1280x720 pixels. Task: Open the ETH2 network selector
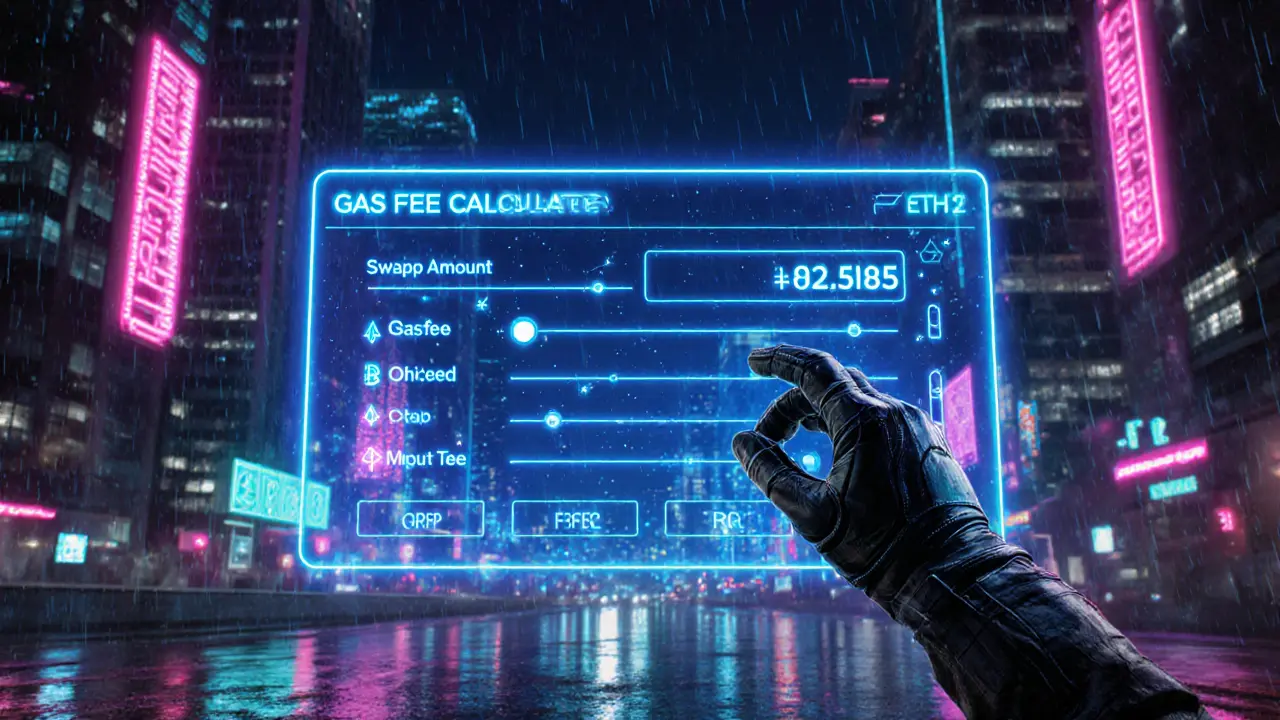point(918,205)
